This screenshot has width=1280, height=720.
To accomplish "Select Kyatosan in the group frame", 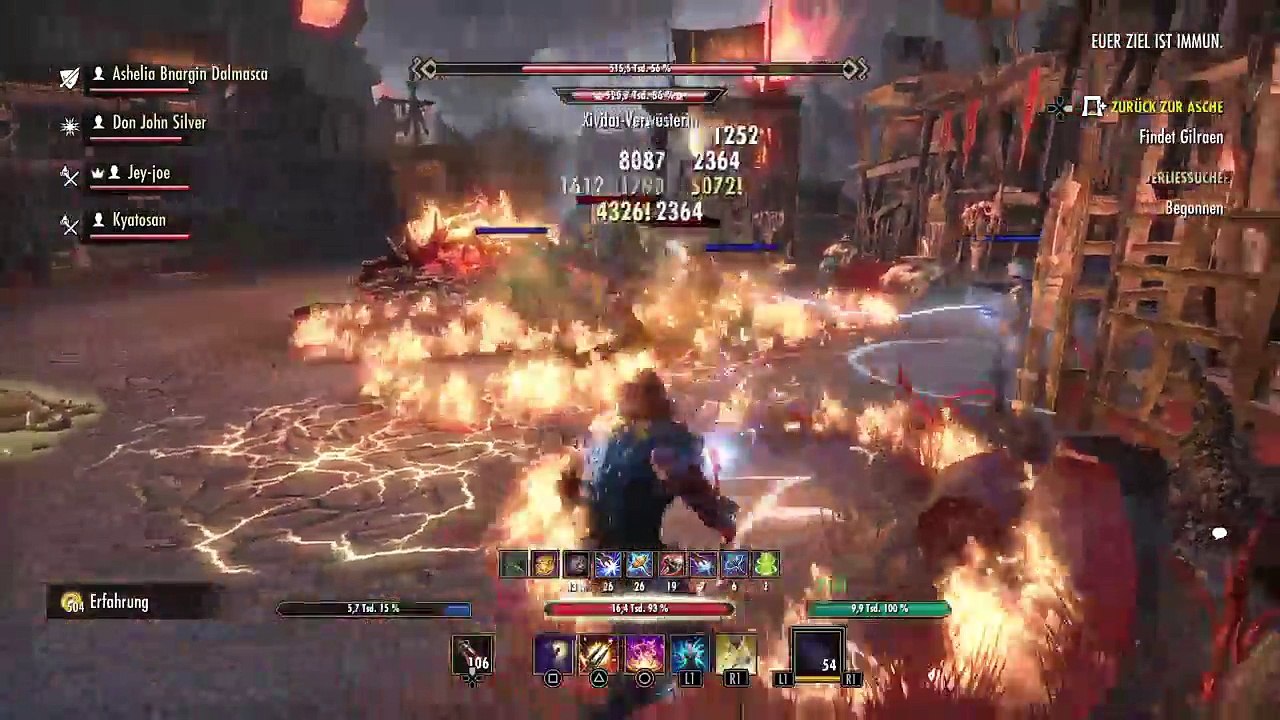I will [138, 220].
